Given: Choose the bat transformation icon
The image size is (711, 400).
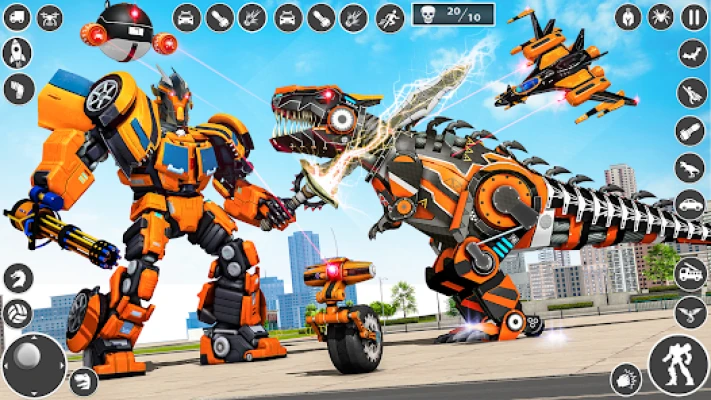Looking at the screenshot, I should pos(691,54).
